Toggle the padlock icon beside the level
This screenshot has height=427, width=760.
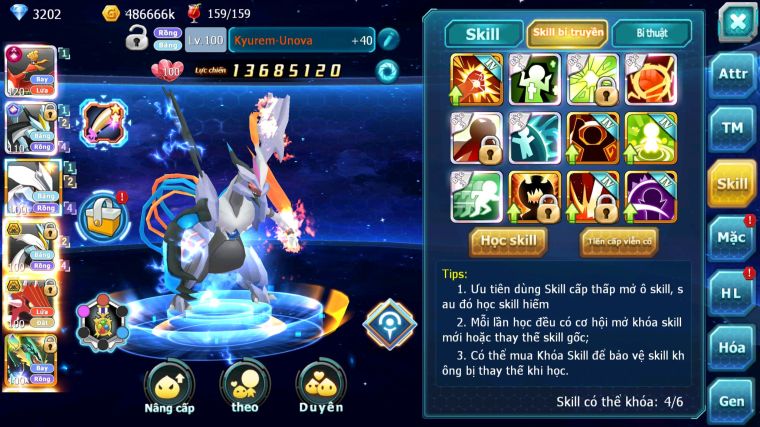(x=137, y=39)
